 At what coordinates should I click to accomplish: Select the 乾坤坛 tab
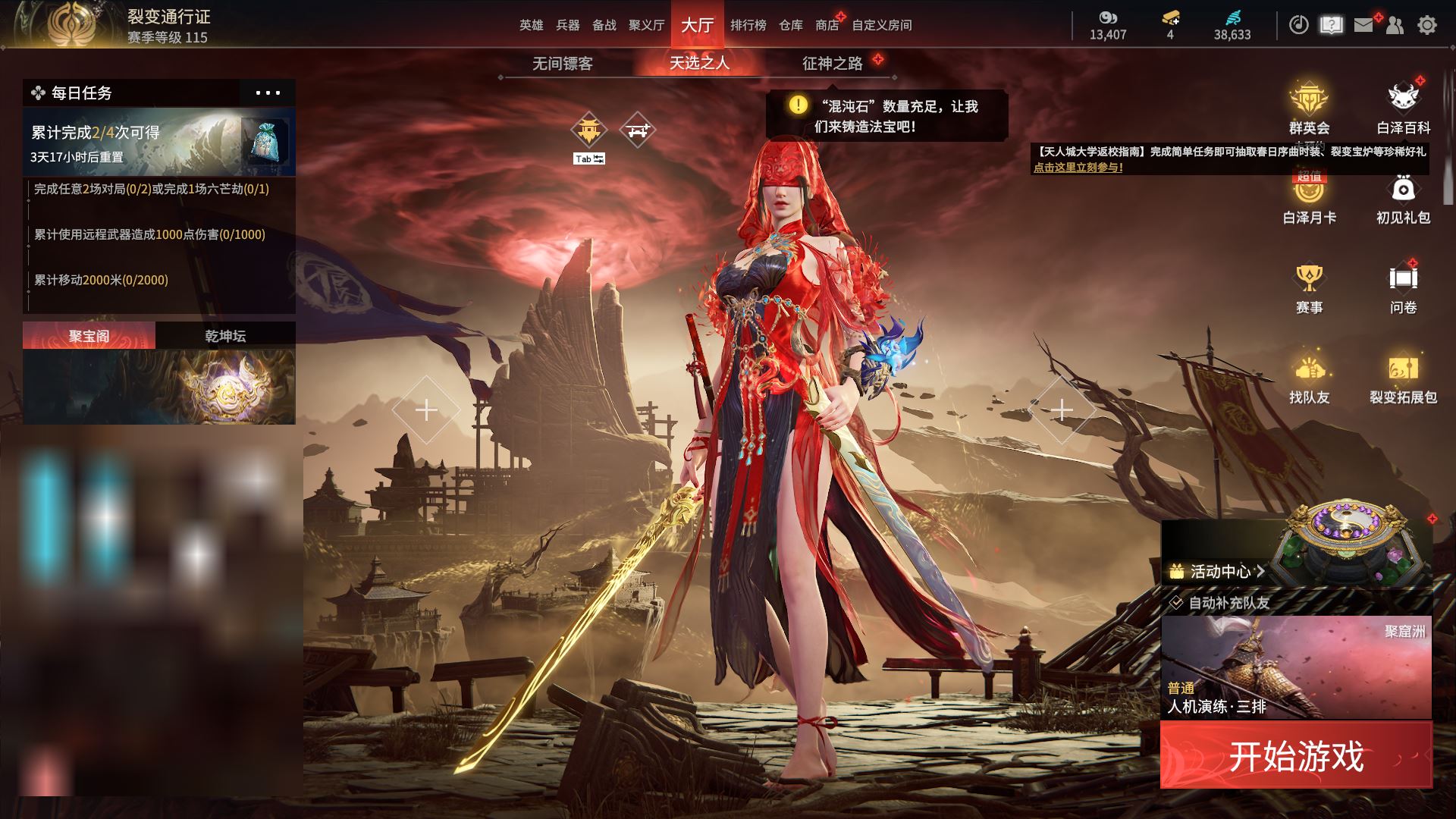(225, 336)
